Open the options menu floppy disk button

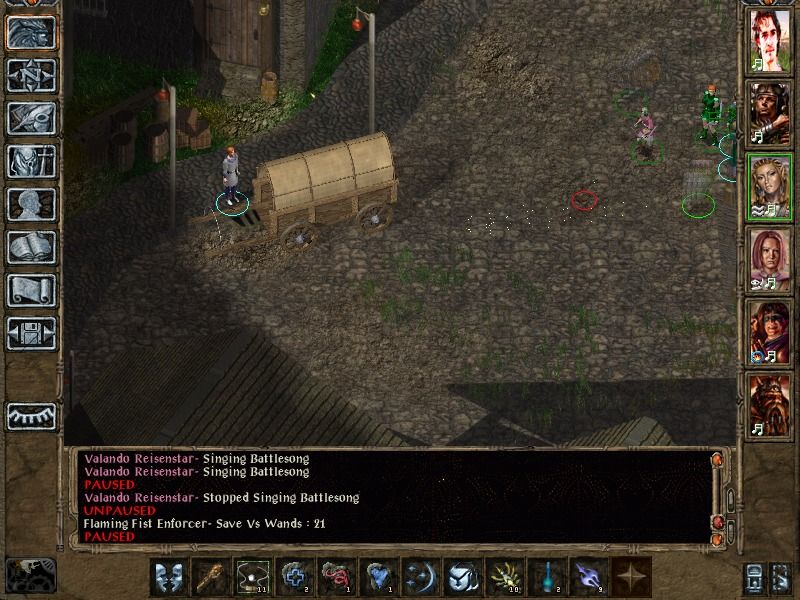tap(31, 333)
